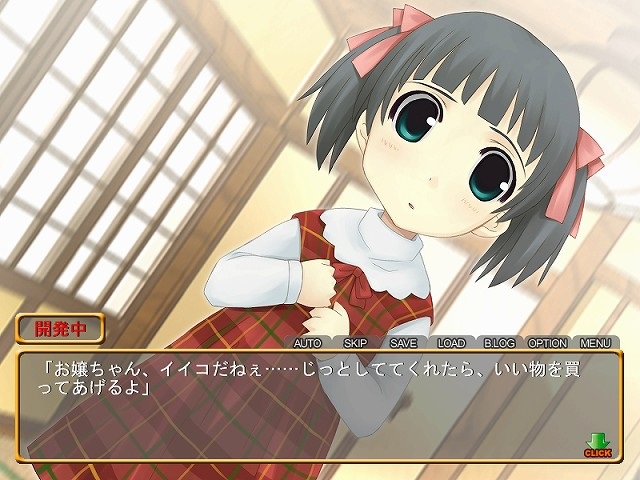640x480 pixels.
Task: Show the B.LOG backlog
Action: (498, 342)
